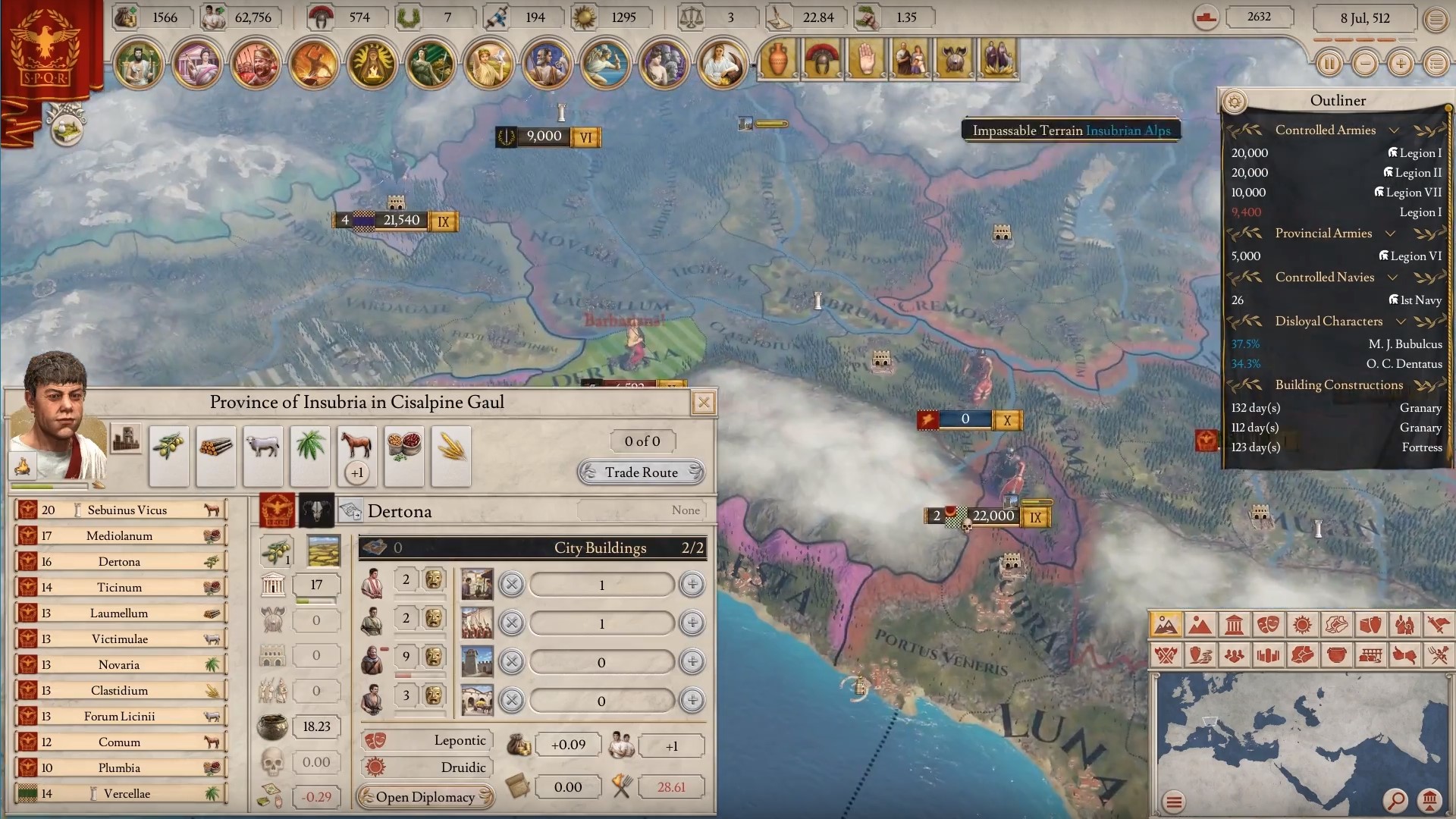Collapse the Controlled Armies section

[x=1394, y=130]
